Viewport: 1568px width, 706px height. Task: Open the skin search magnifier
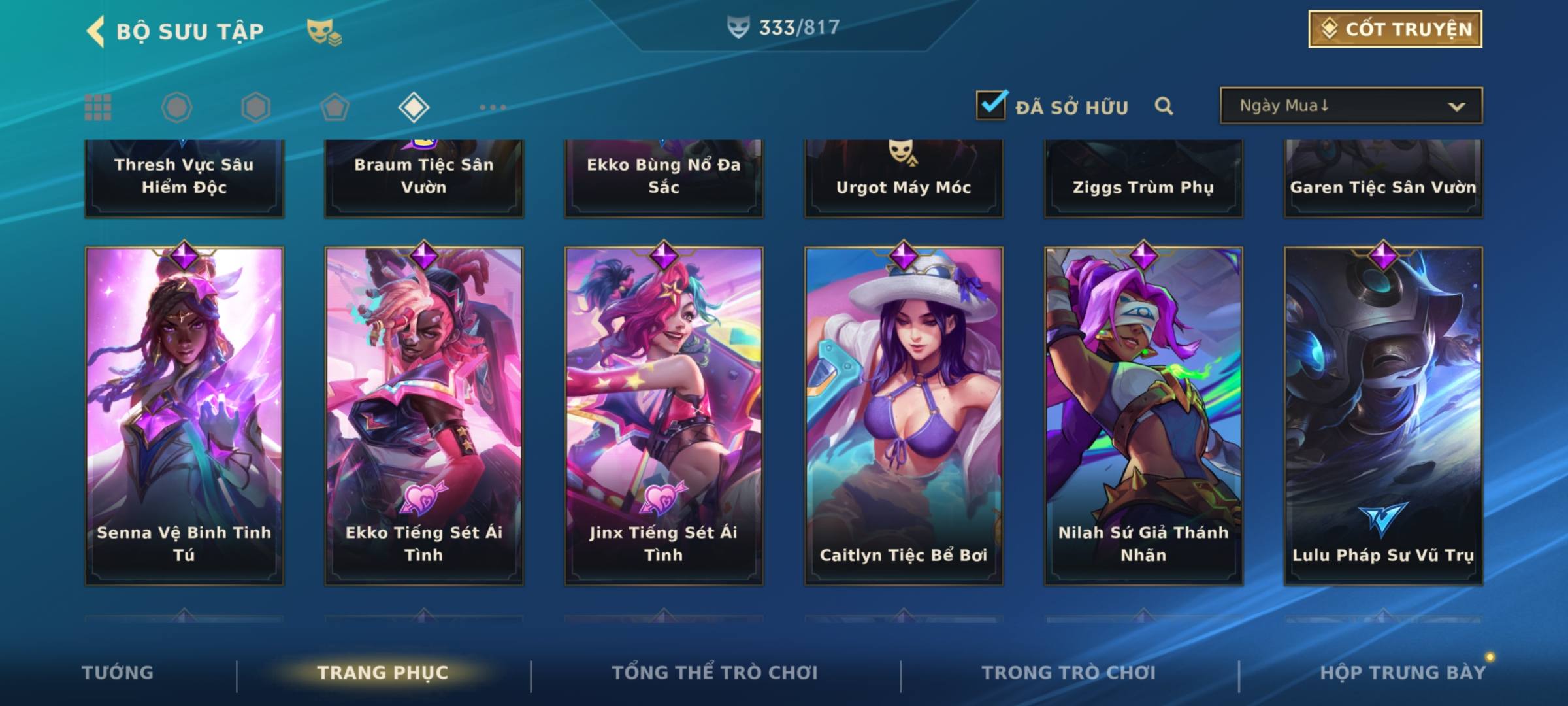click(x=1164, y=106)
